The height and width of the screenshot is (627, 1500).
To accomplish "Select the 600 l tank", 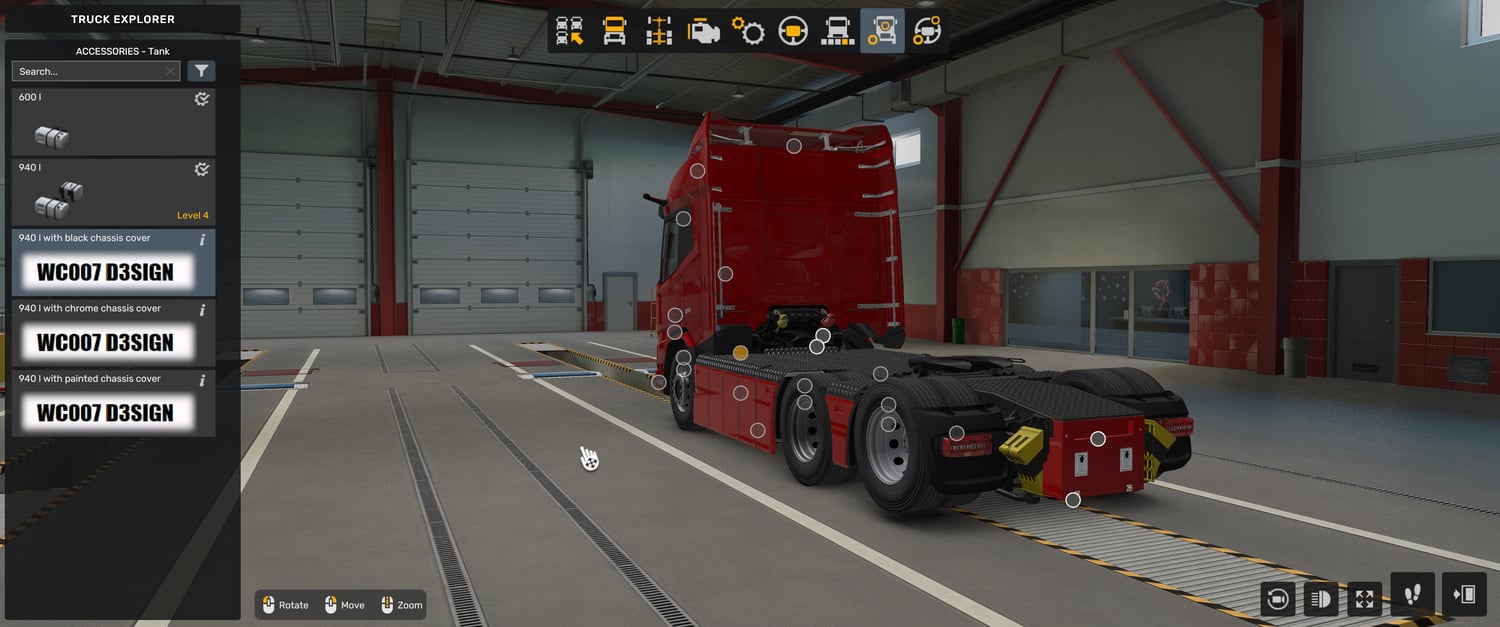I will pos(113,122).
